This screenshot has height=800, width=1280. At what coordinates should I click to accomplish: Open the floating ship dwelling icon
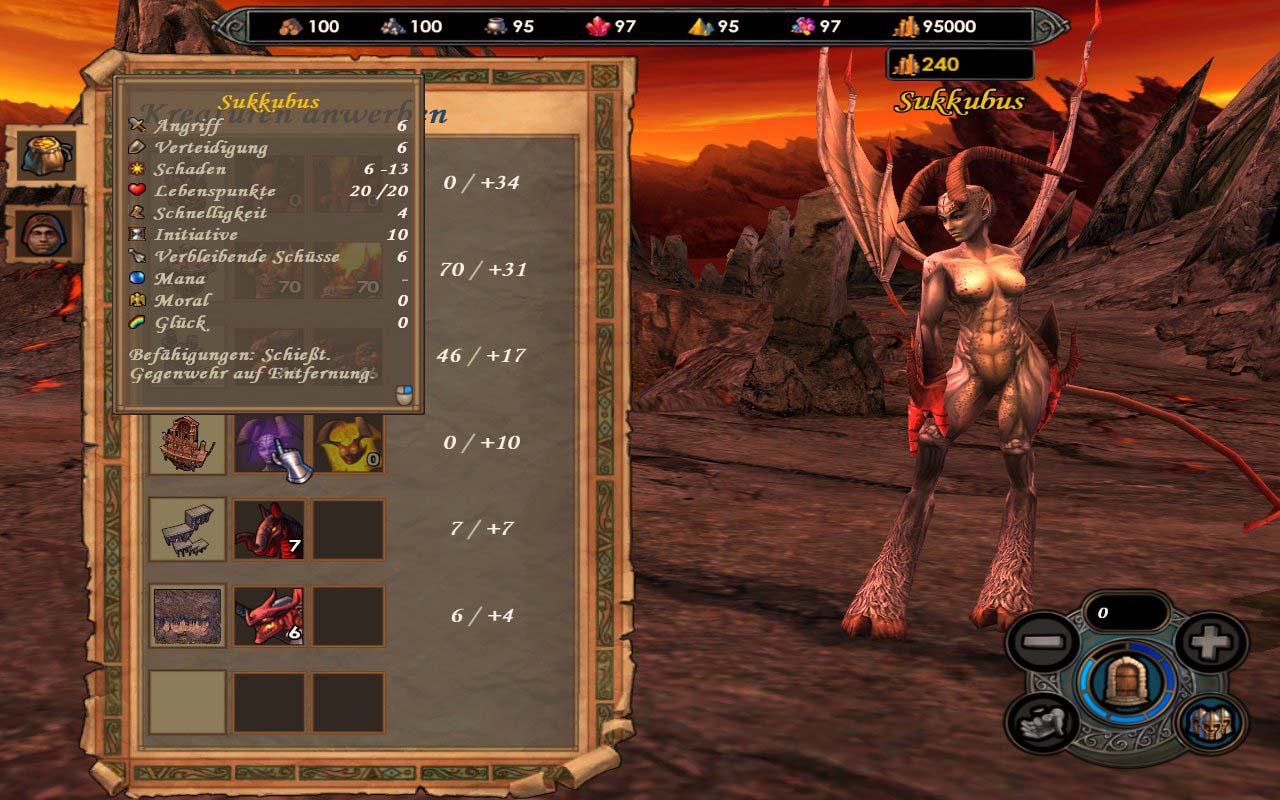click(x=187, y=443)
